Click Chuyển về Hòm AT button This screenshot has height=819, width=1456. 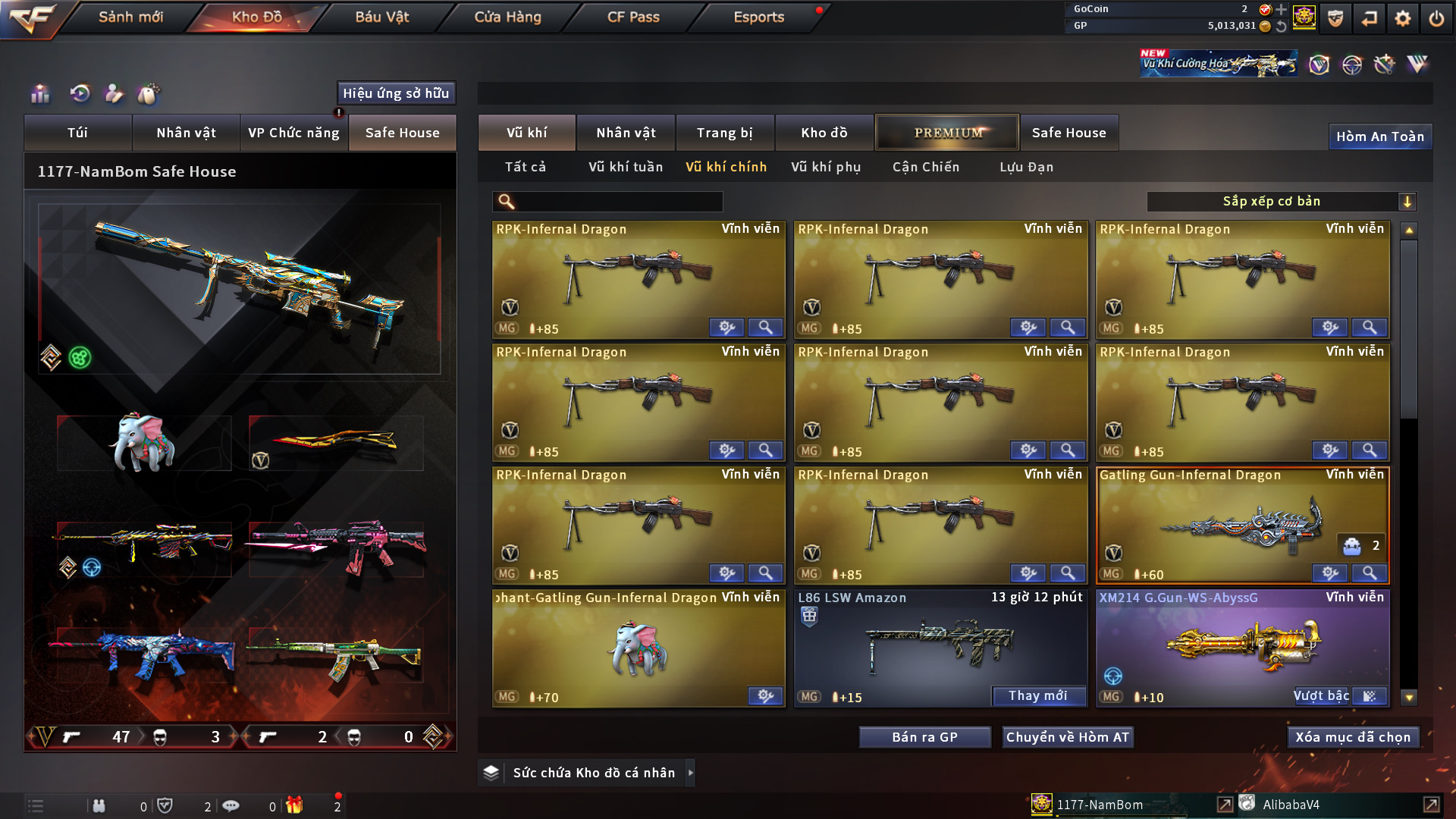pos(1067,737)
